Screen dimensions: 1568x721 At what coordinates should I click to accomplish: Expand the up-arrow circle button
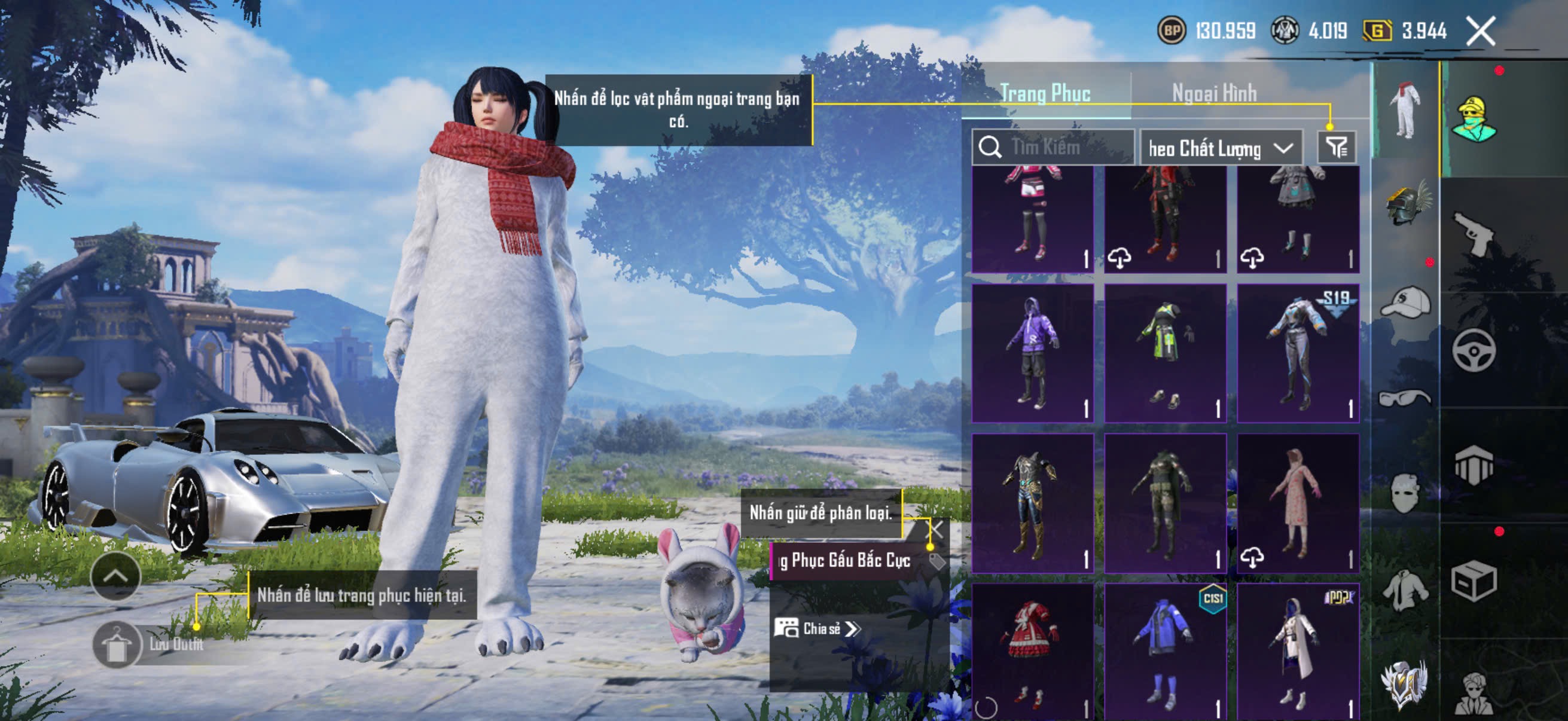point(115,576)
